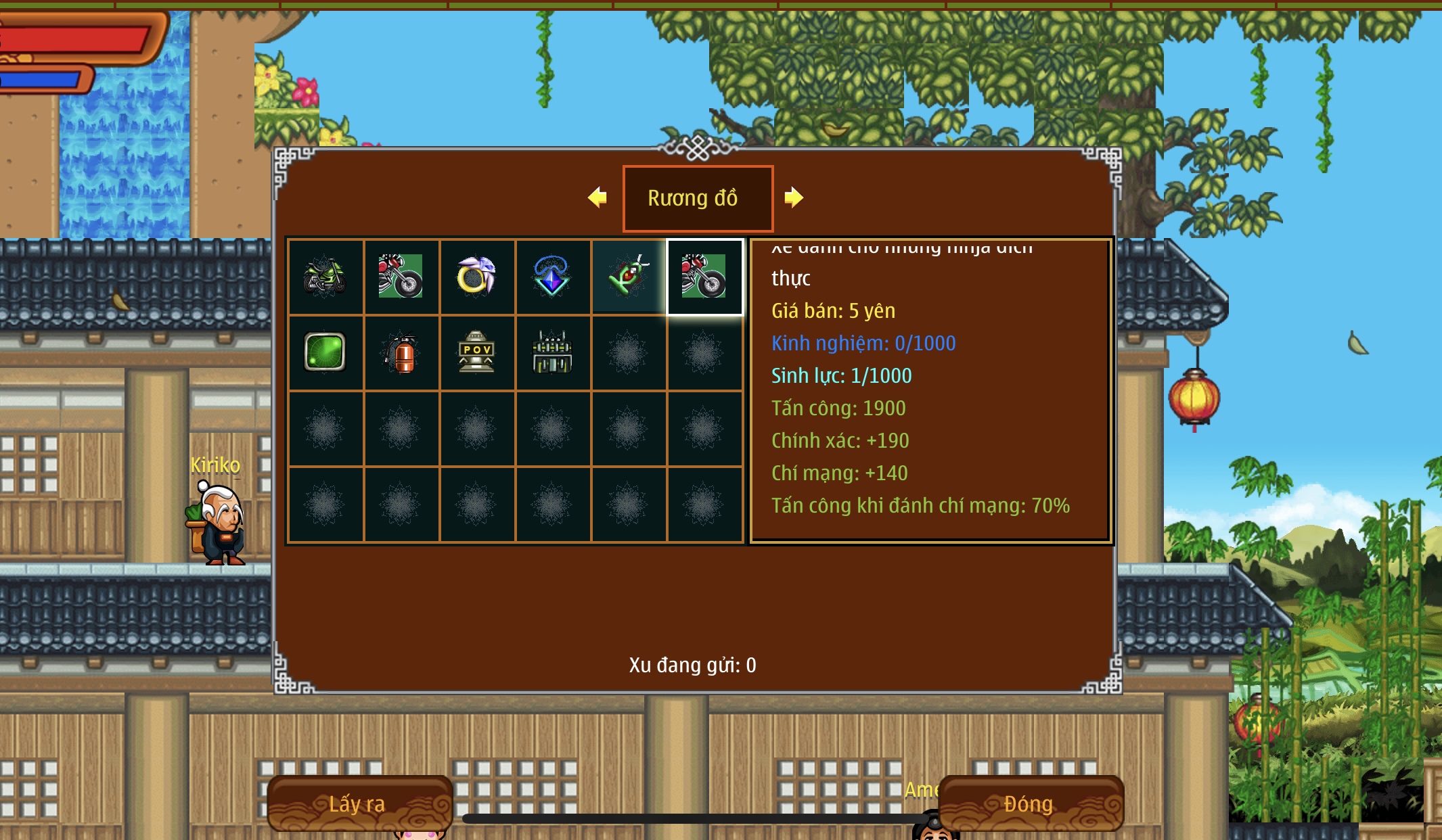Go to previous tab with left arrow
This screenshot has width=1442, height=840.
598,197
